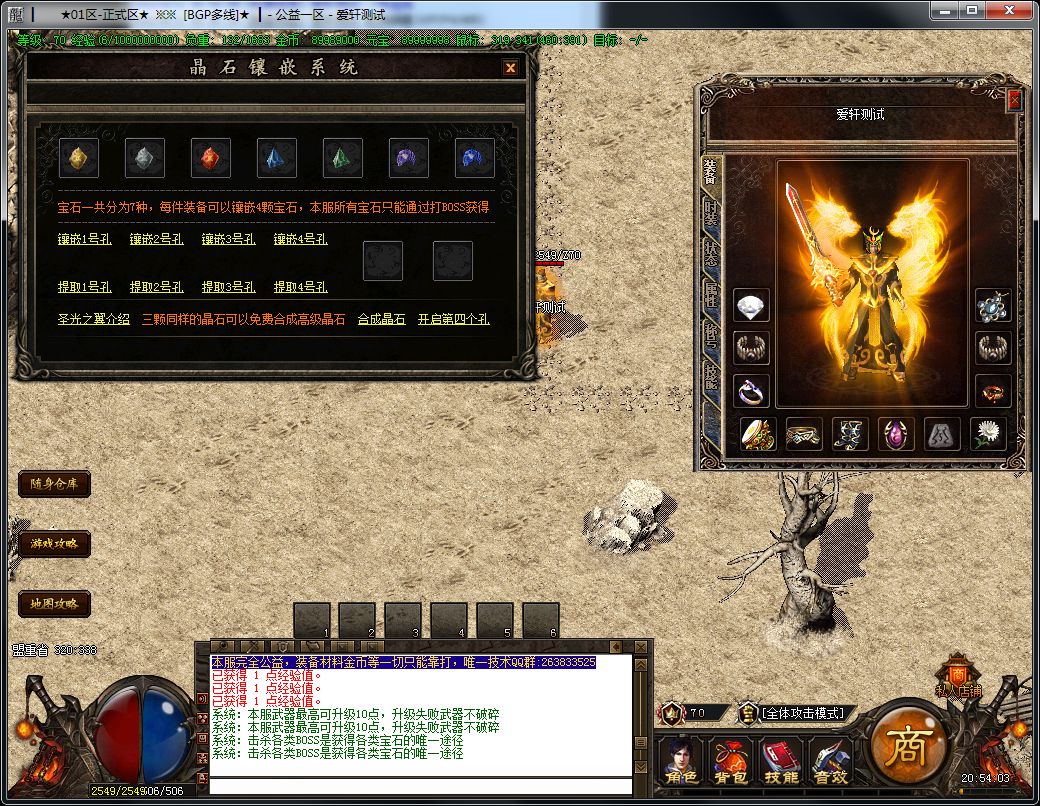Select the 提取2号孔 extract link
The image size is (1040, 806).
(x=157, y=287)
